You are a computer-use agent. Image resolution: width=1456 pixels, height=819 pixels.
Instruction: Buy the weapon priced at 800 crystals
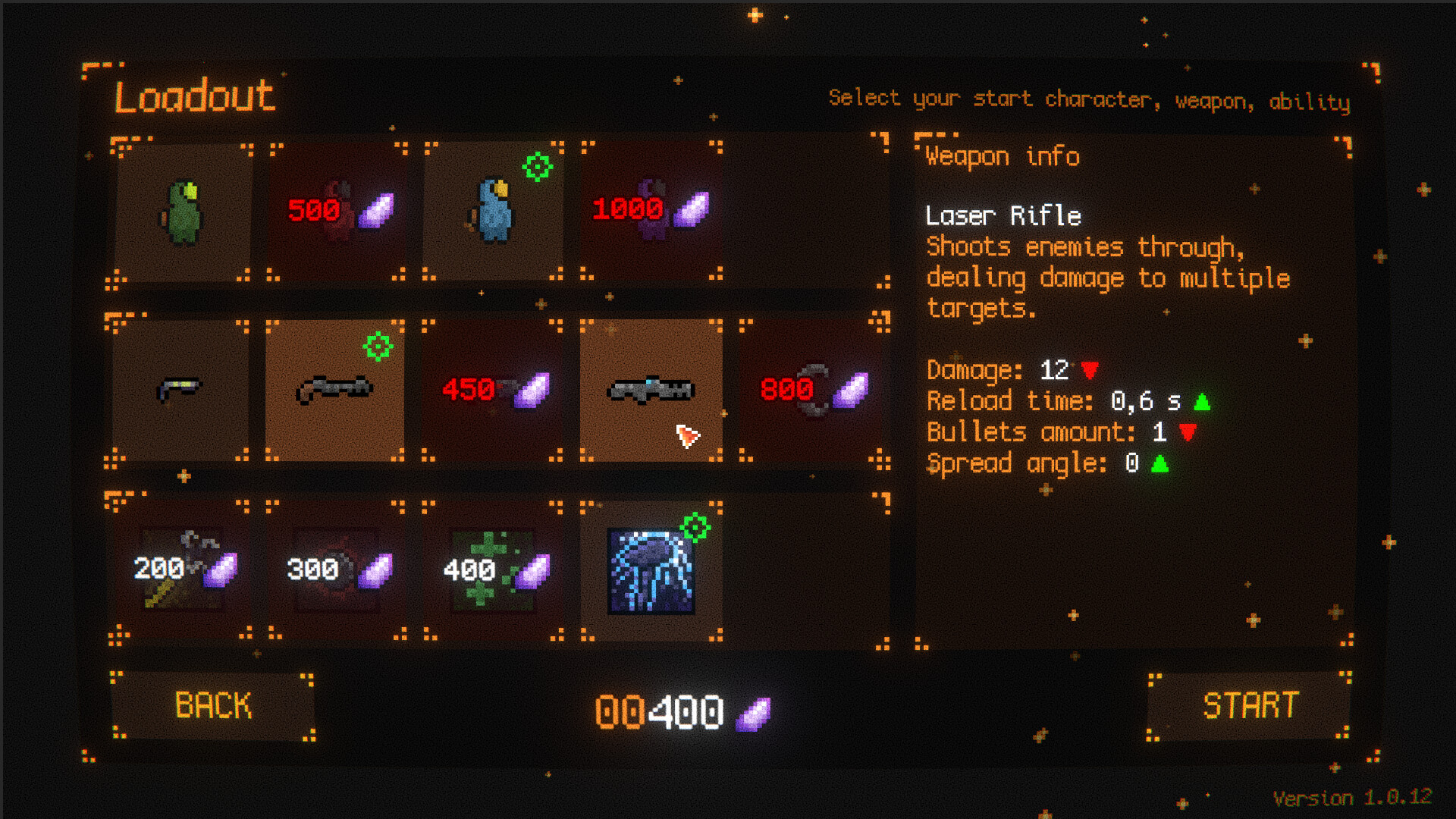point(806,389)
